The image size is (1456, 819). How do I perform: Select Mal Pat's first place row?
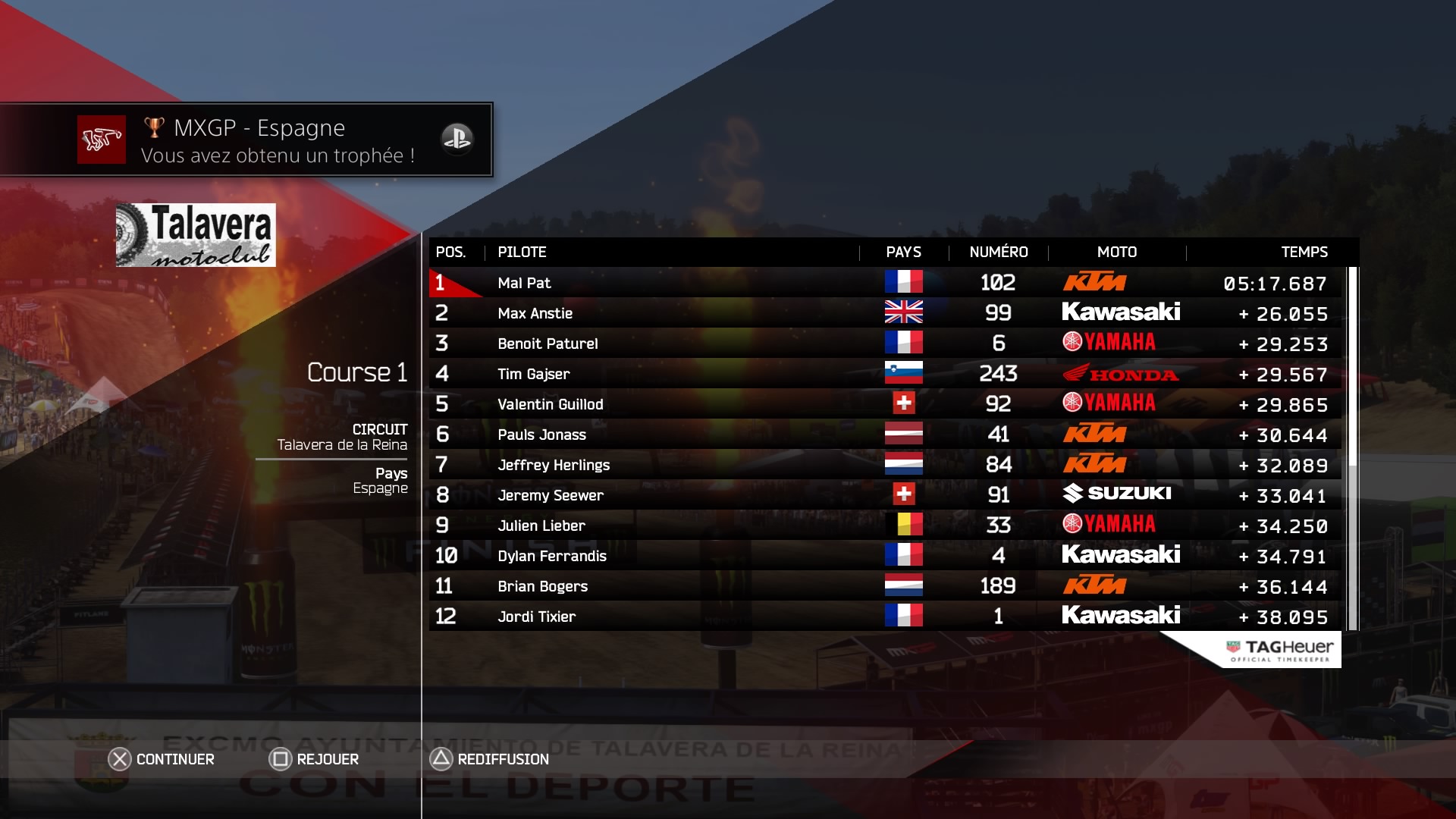(884, 283)
